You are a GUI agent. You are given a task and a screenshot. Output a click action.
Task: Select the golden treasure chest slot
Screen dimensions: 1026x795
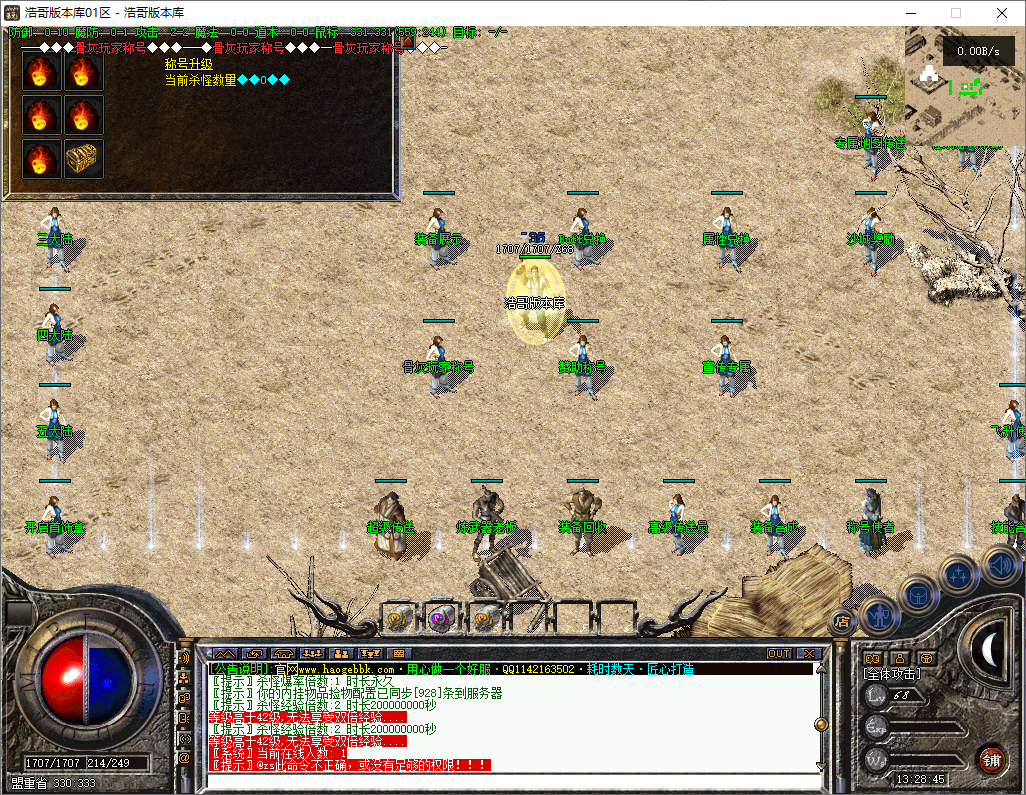click(84, 159)
